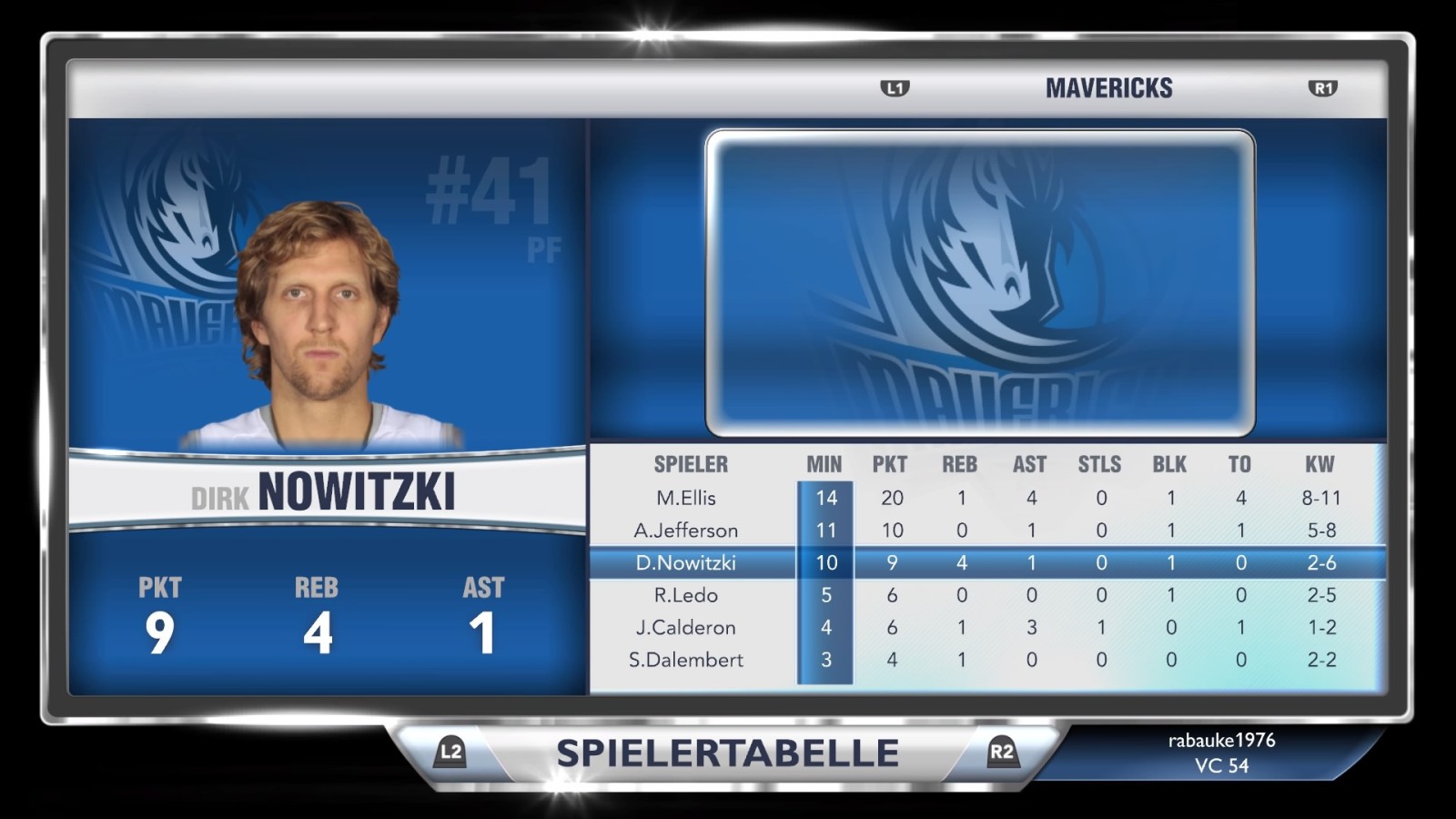This screenshot has height=819, width=1456.
Task: Open the Spielertabelle section title
Action: [x=727, y=753]
